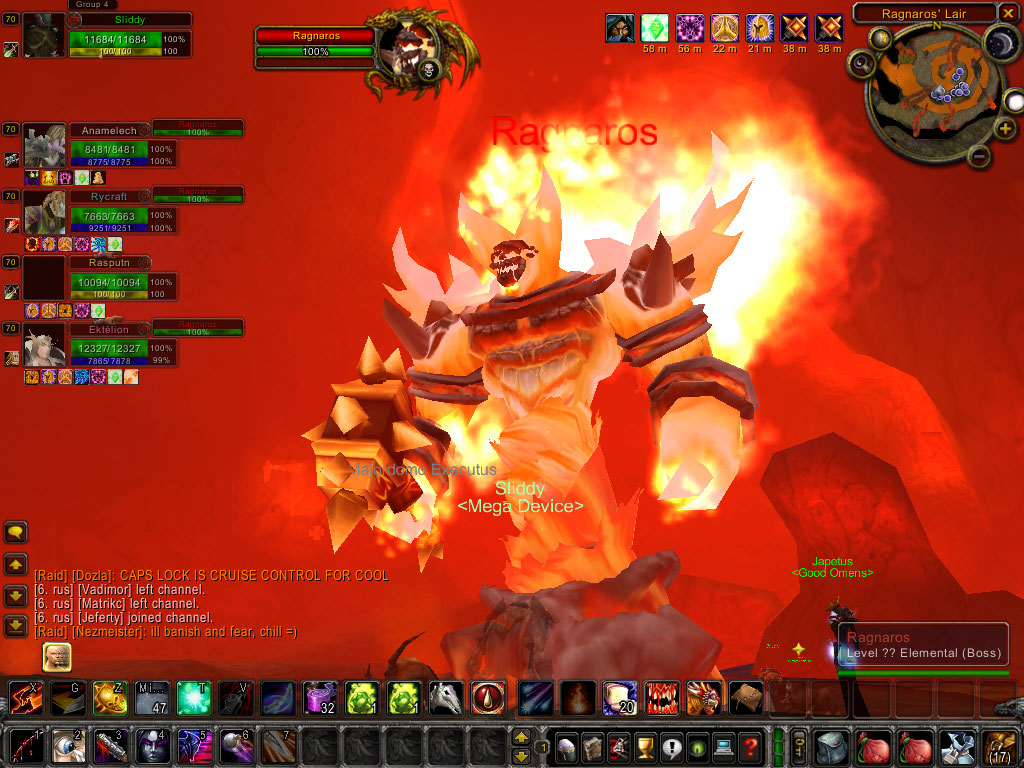Viewport: 1024px width, 768px height.
Task: Use the purple bandage stack of 32
Action: pyautogui.click(x=320, y=698)
